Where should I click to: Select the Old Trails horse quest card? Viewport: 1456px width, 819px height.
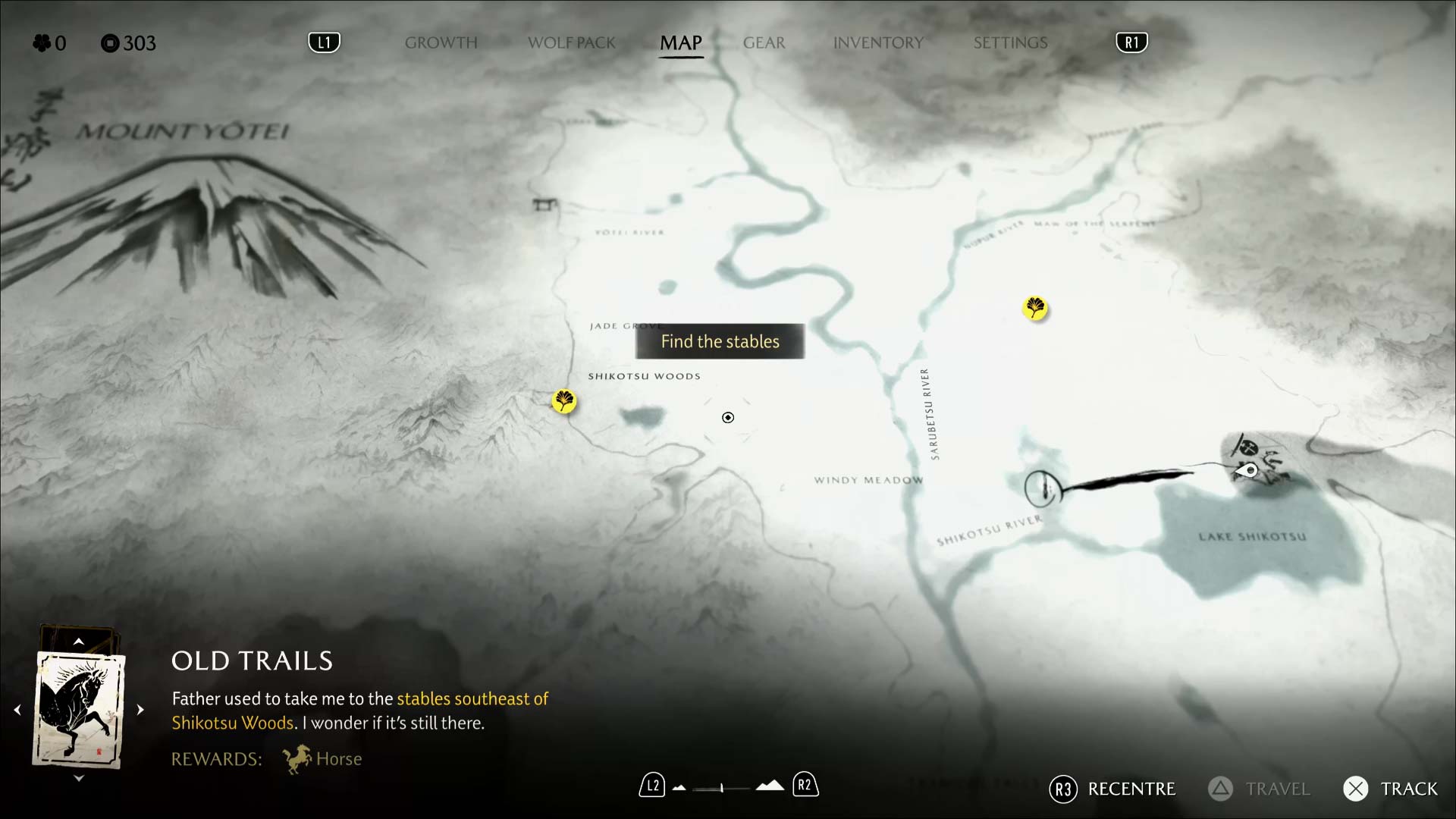click(x=79, y=711)
